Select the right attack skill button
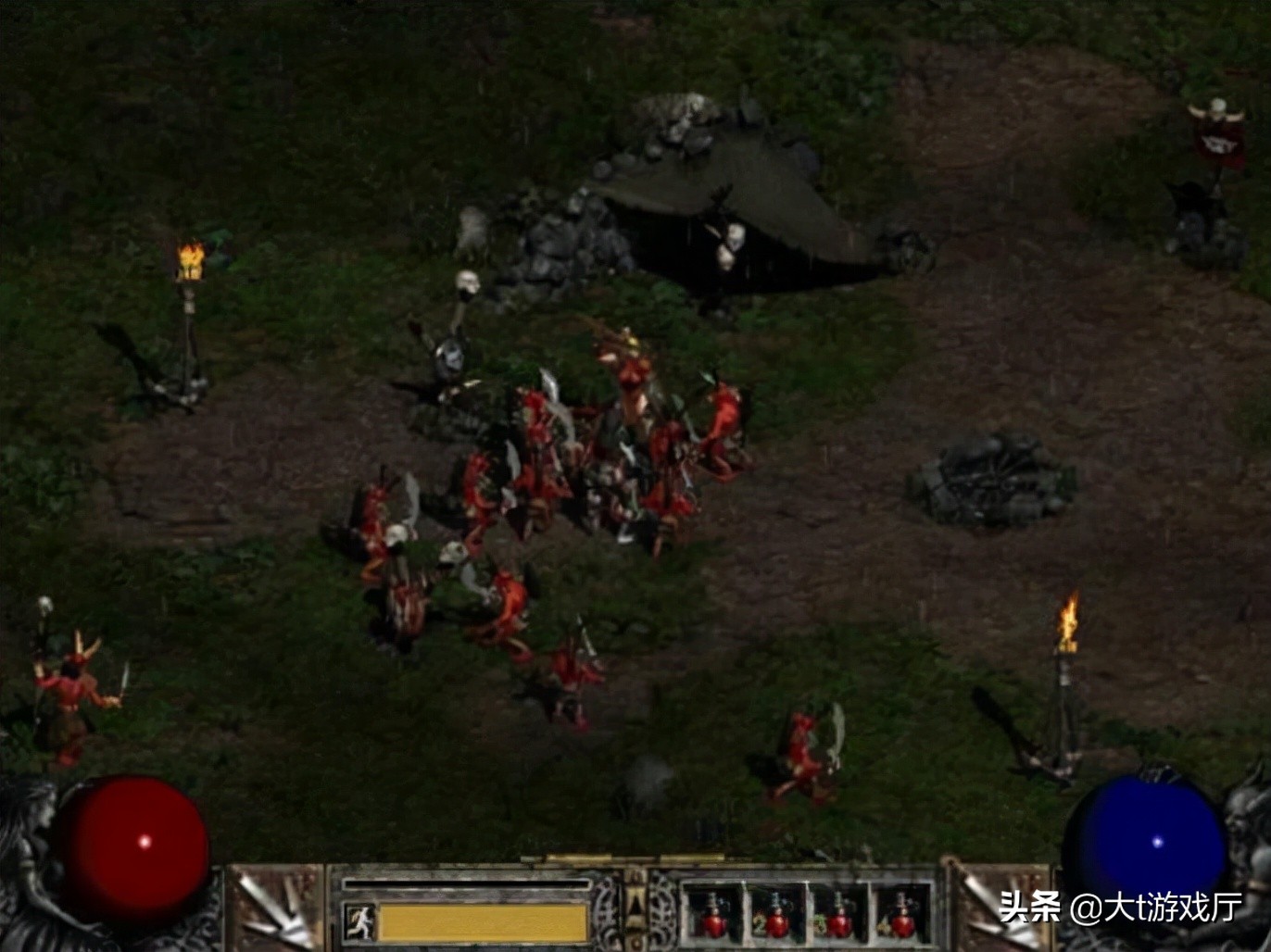 point(995,909)
